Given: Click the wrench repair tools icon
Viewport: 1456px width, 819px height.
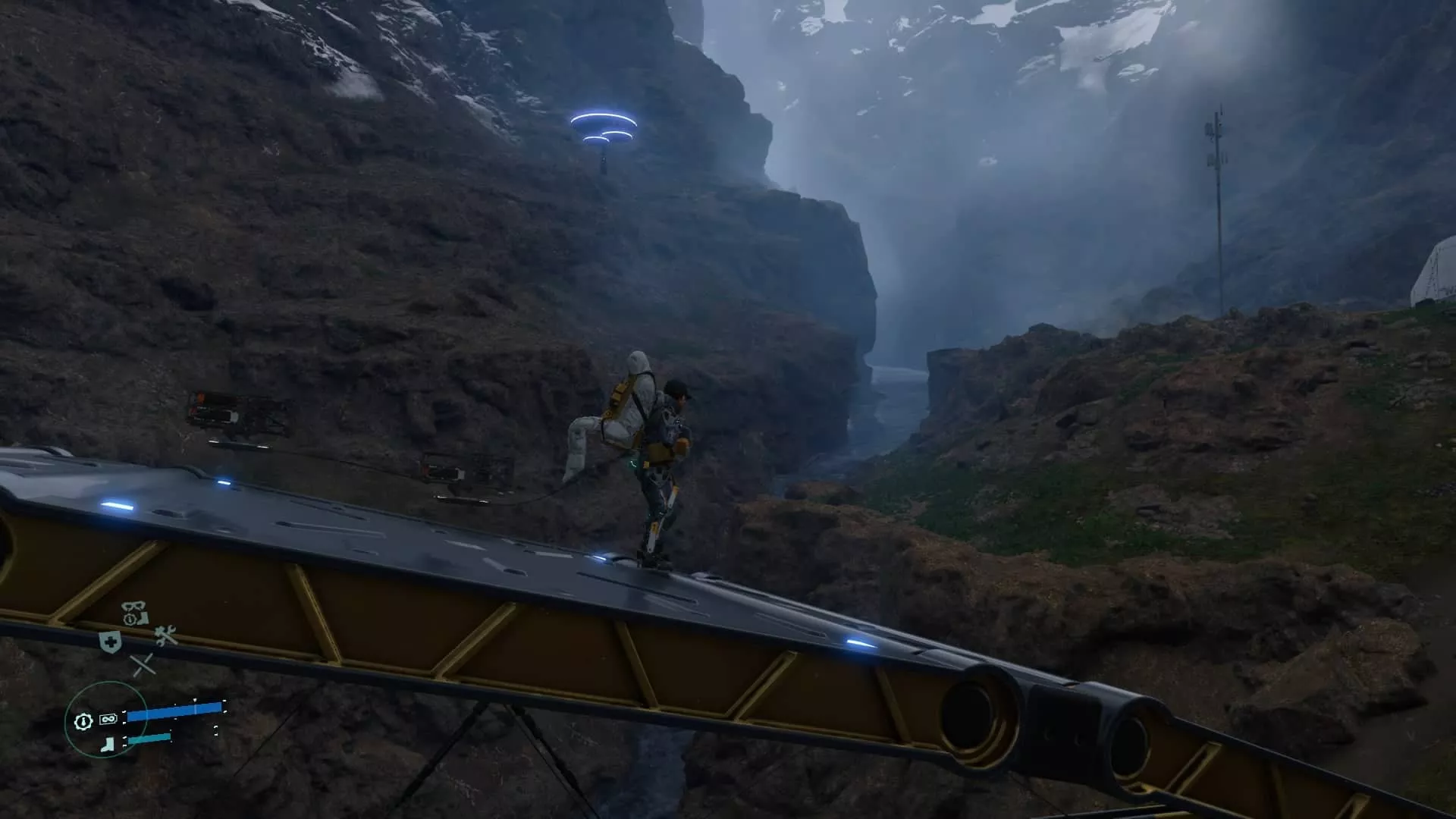Looking at the screenshot, I should click(x=165, y=636).
